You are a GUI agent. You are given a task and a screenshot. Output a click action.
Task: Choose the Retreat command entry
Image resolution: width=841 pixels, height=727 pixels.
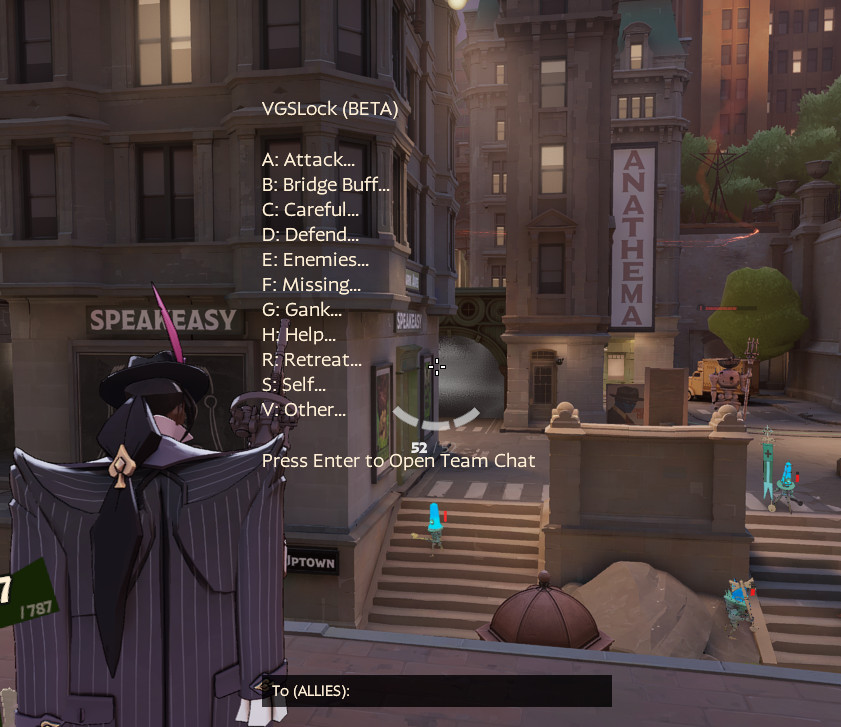coord(312,360)
